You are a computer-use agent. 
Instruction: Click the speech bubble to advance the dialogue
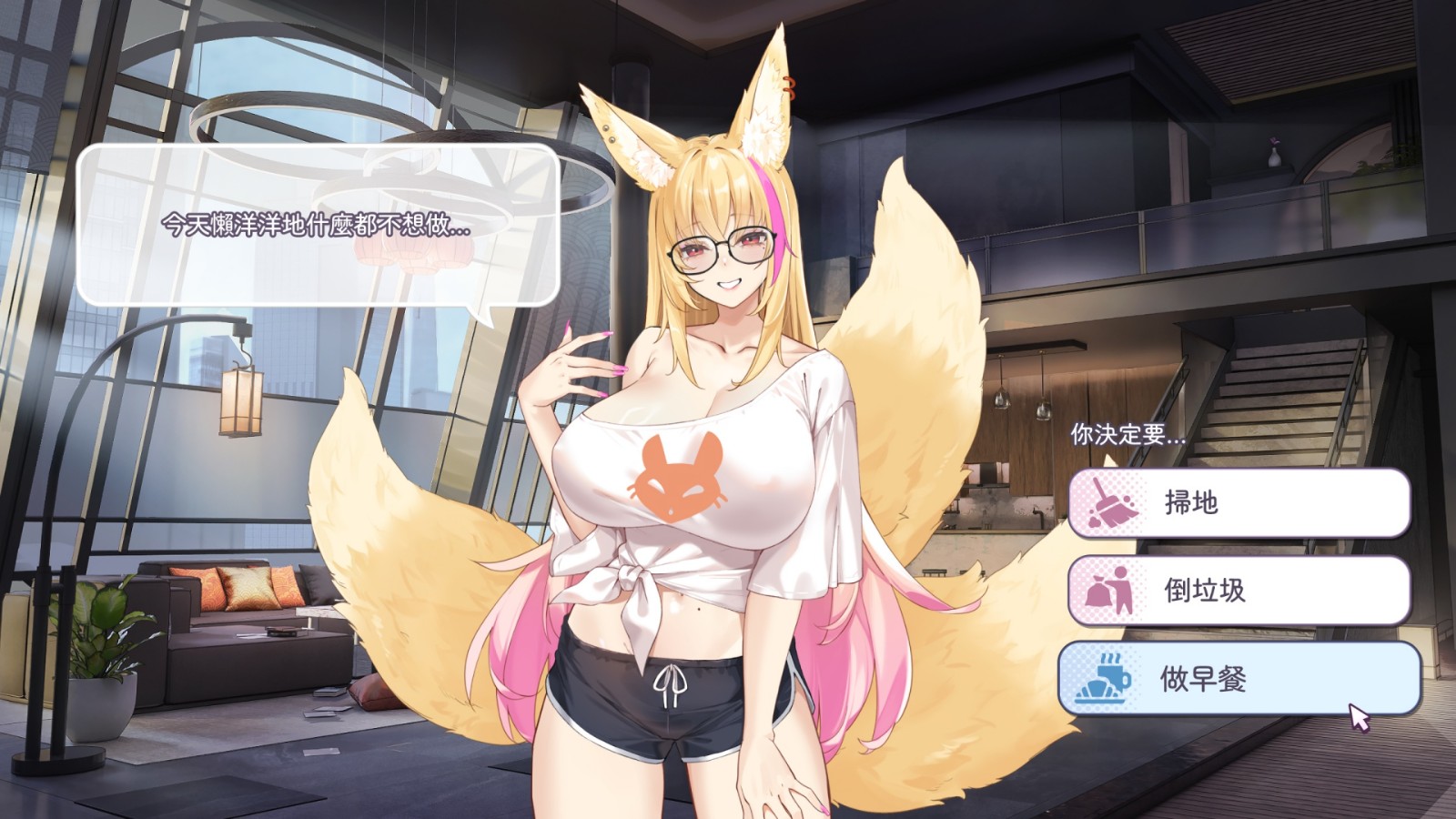pos(318,227)
